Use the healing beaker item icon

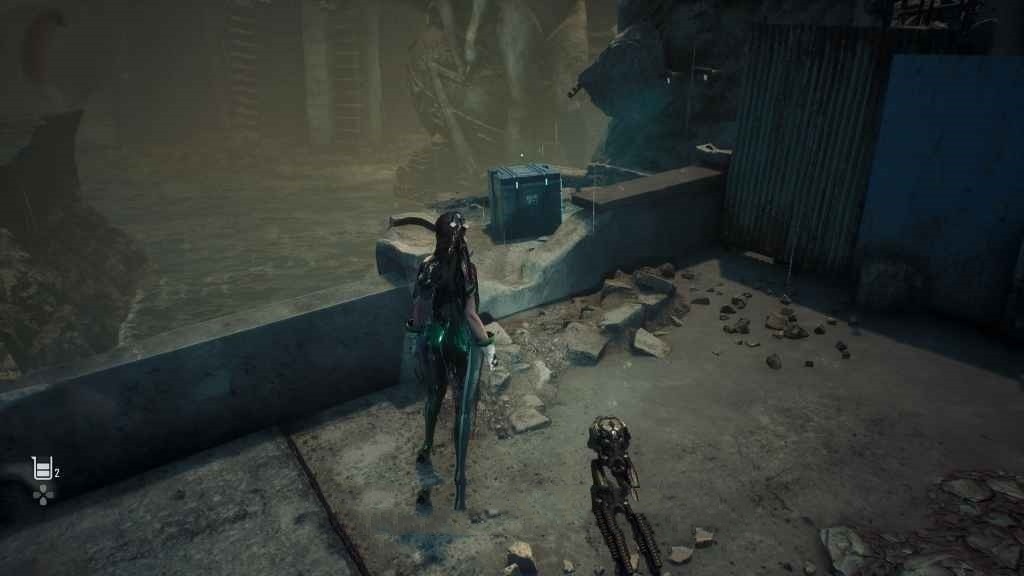pyautogui.click(x=42, y=467)
